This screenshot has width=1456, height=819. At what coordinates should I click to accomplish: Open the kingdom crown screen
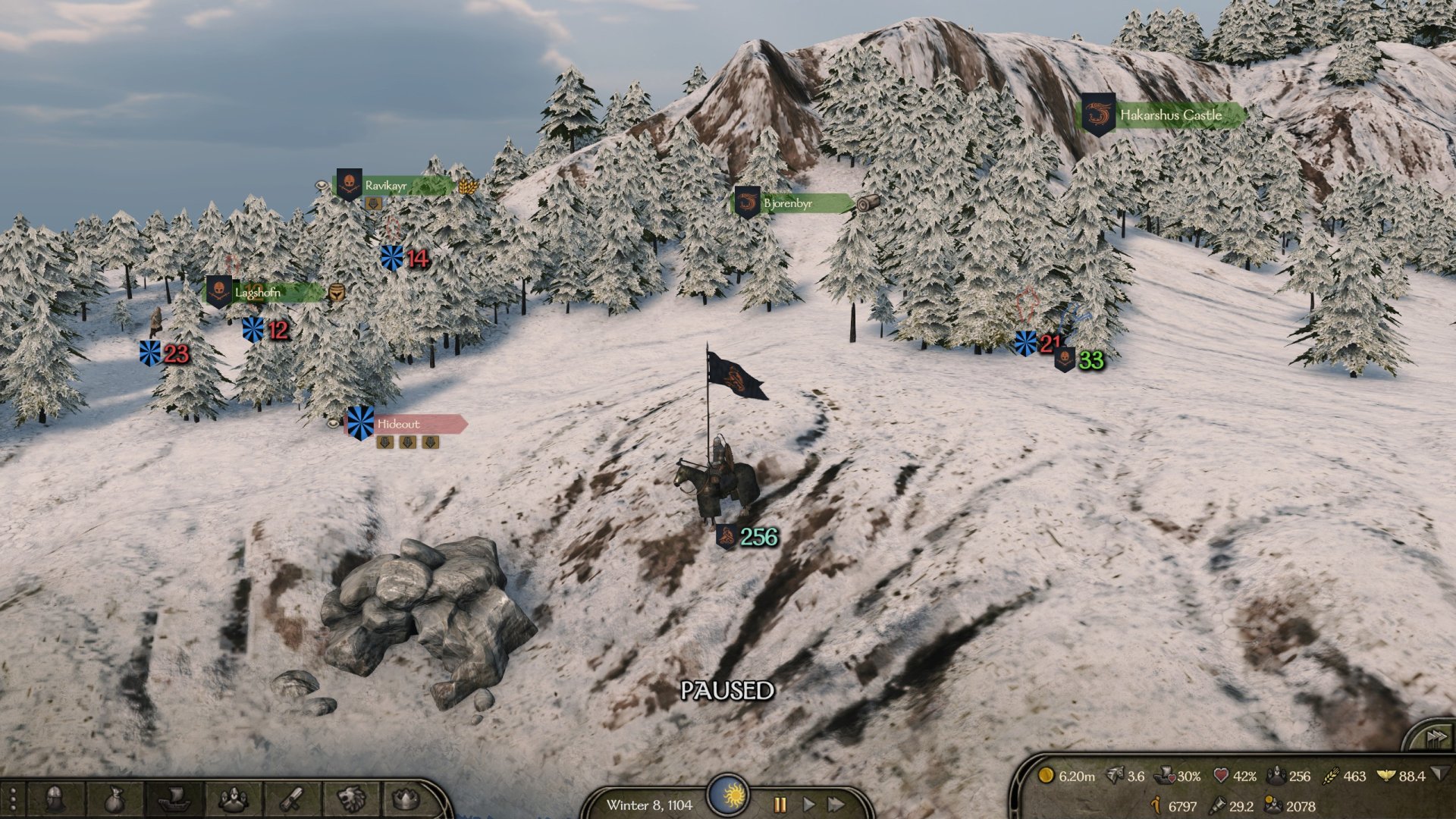point(407,799)
